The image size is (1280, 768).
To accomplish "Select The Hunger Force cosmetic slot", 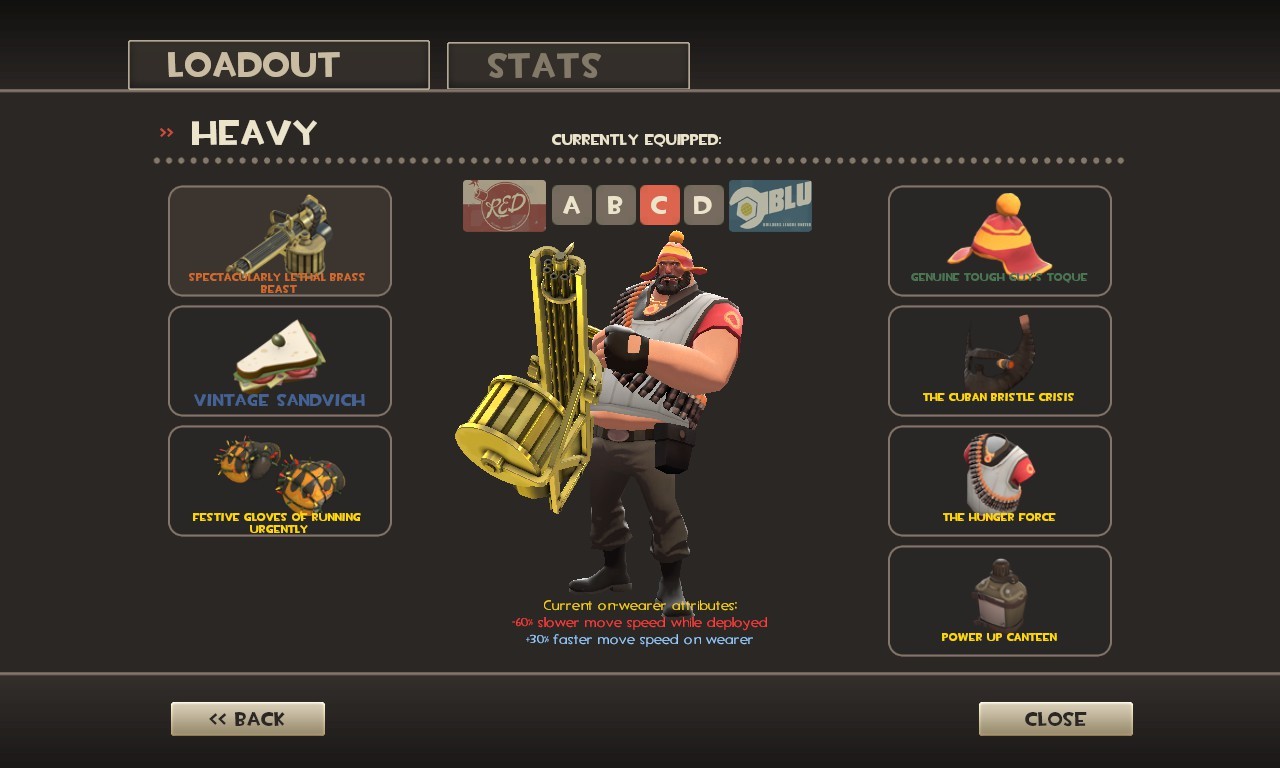I will 999,480.
